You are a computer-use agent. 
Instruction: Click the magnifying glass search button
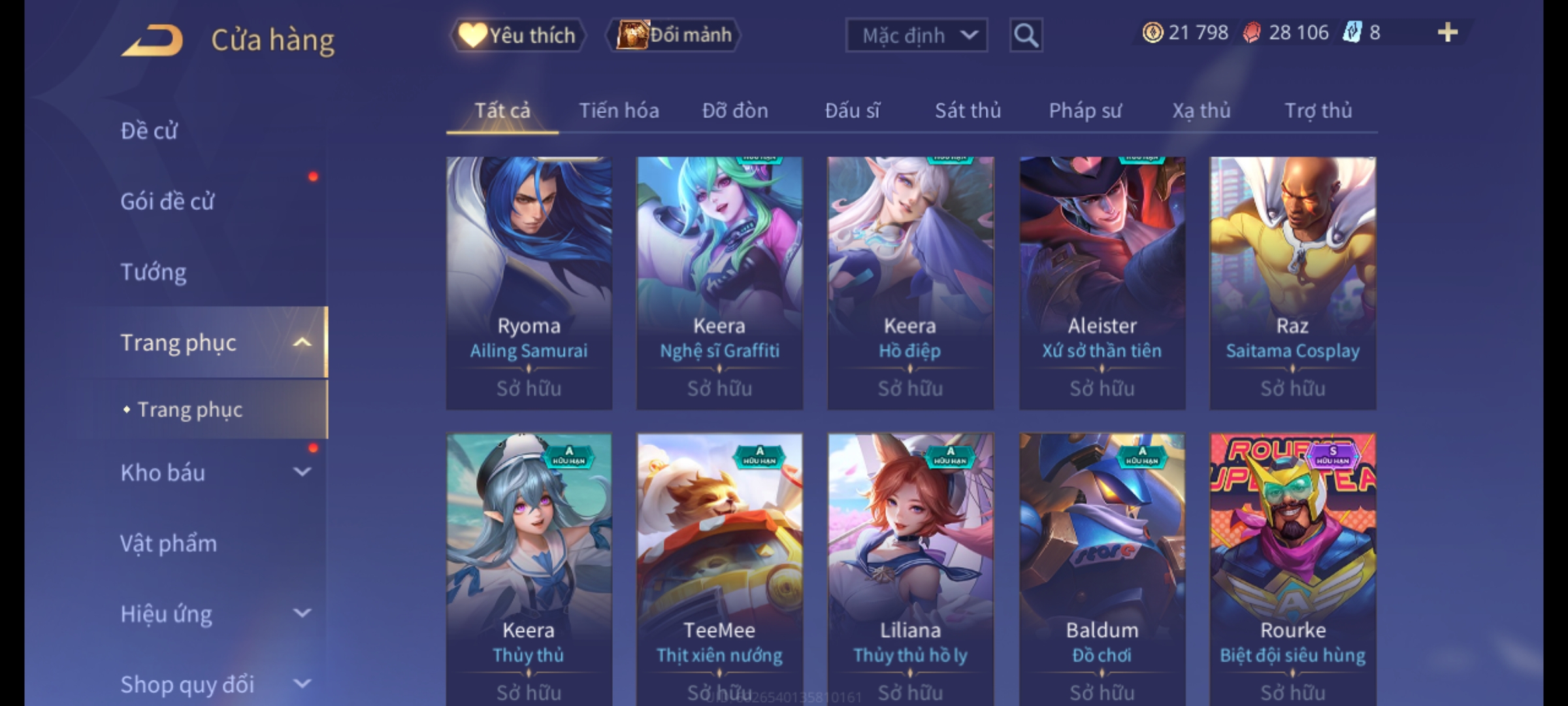point(1026,35)
